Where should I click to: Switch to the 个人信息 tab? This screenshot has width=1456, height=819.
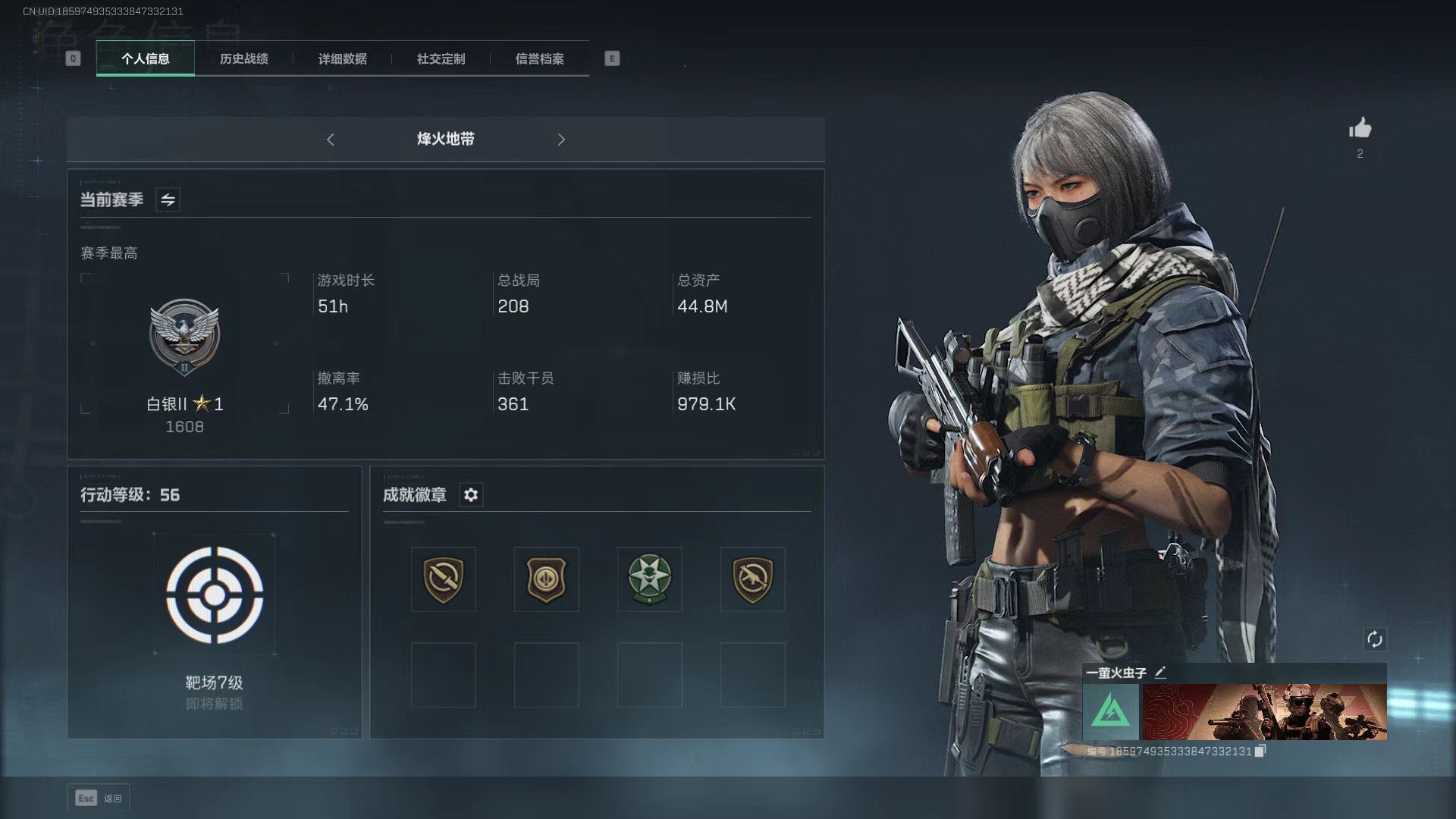[x=146, y=58]
